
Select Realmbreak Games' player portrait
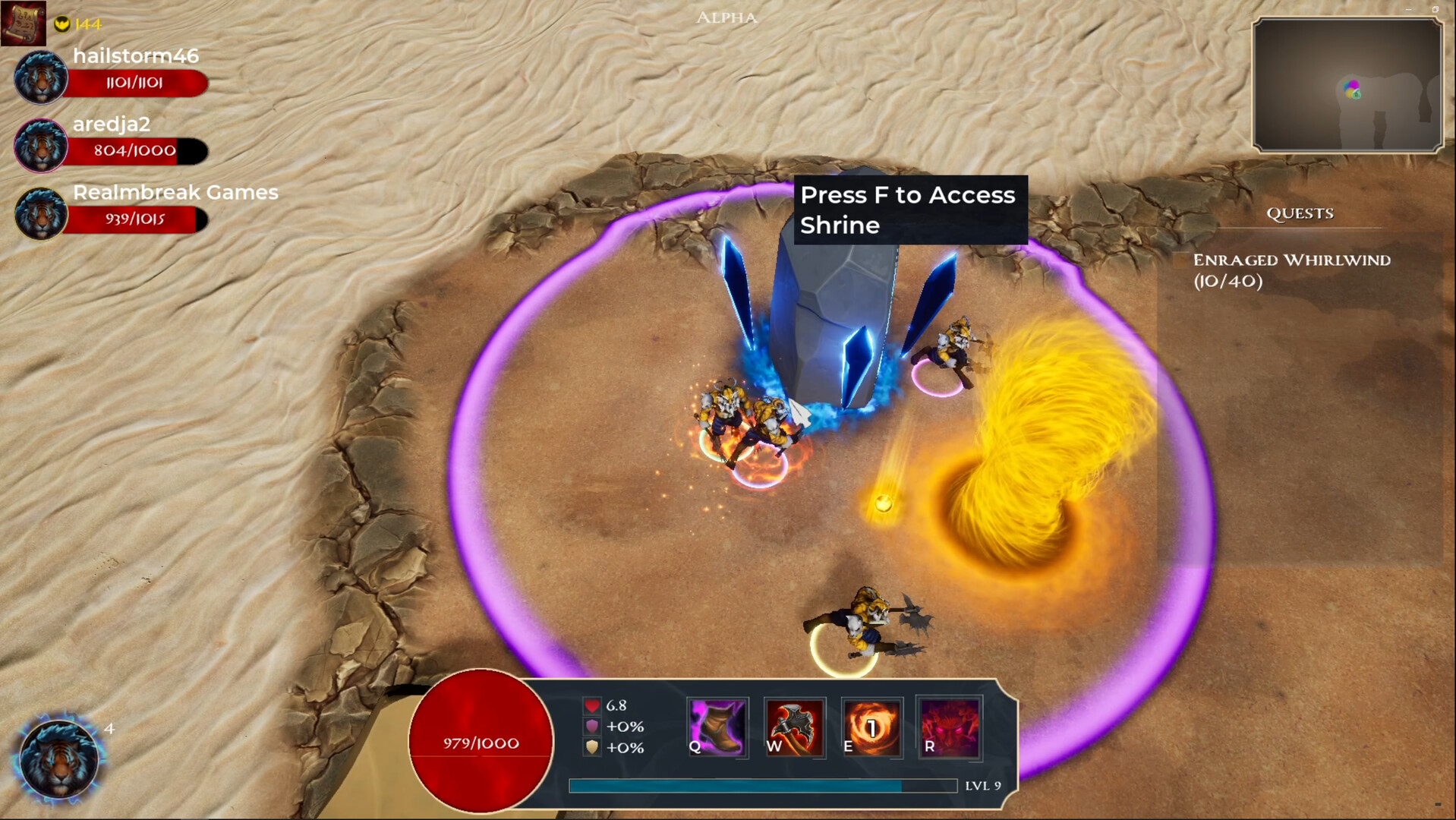pyautogui.click(x=39, y=213)
